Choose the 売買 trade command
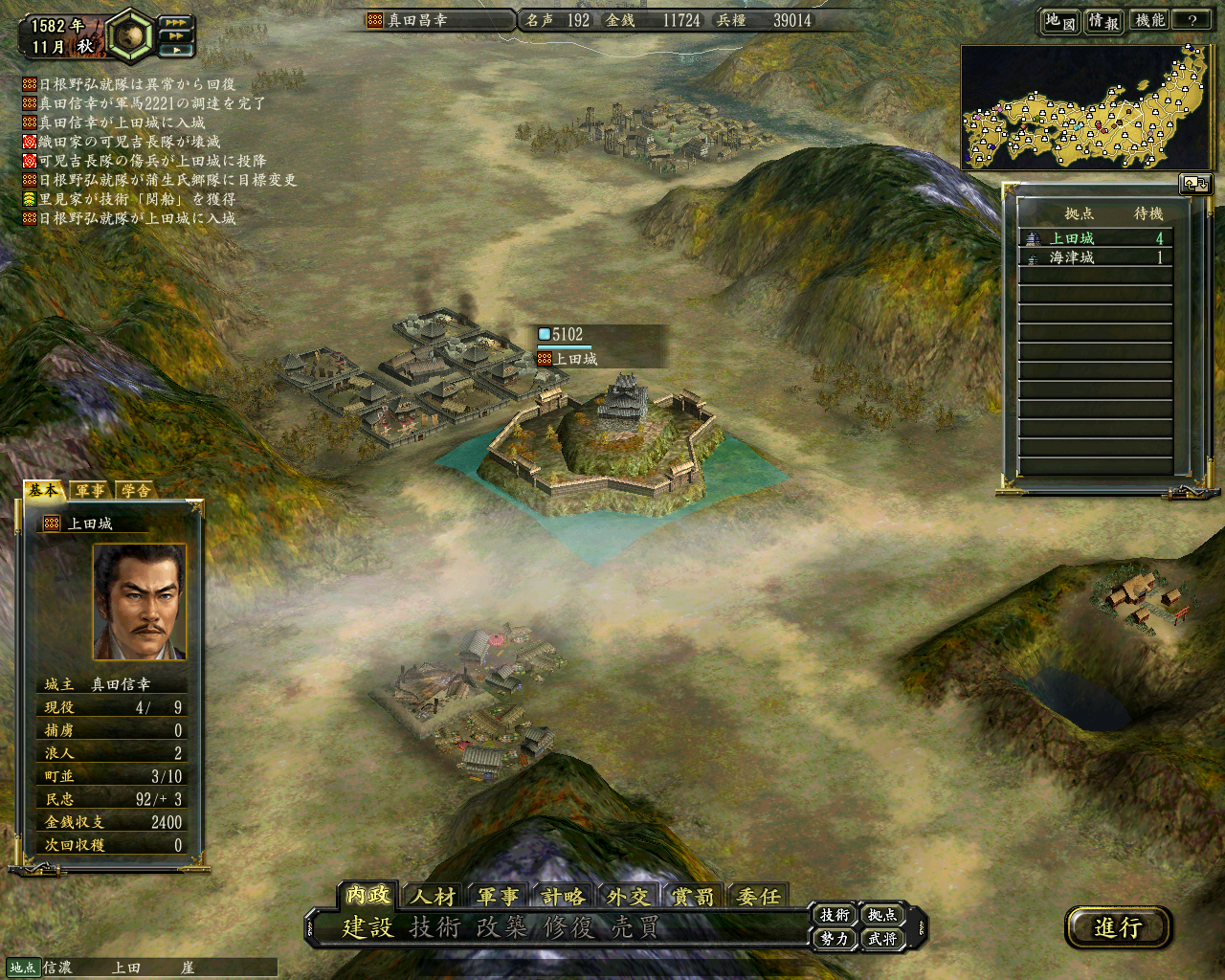 coord(635,926)
